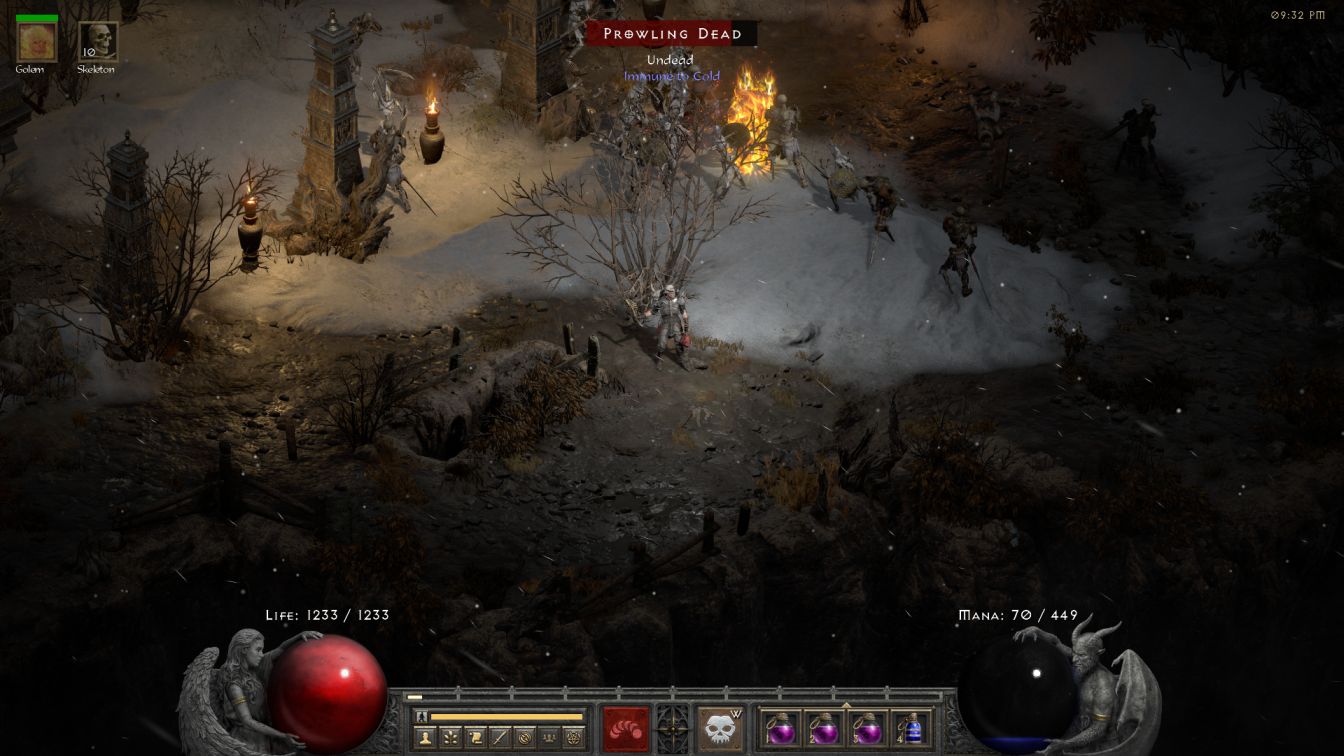Choose the skull right-click skill icon

point(720,729)
